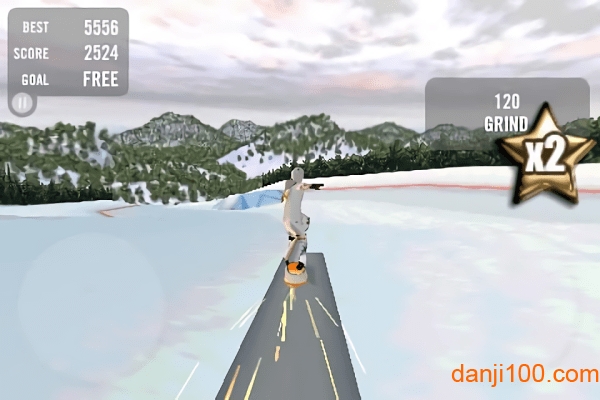600x400 pixels.
Task: Pause the game with the pause button
Action: pyautogui.click(x=22, y=102)
